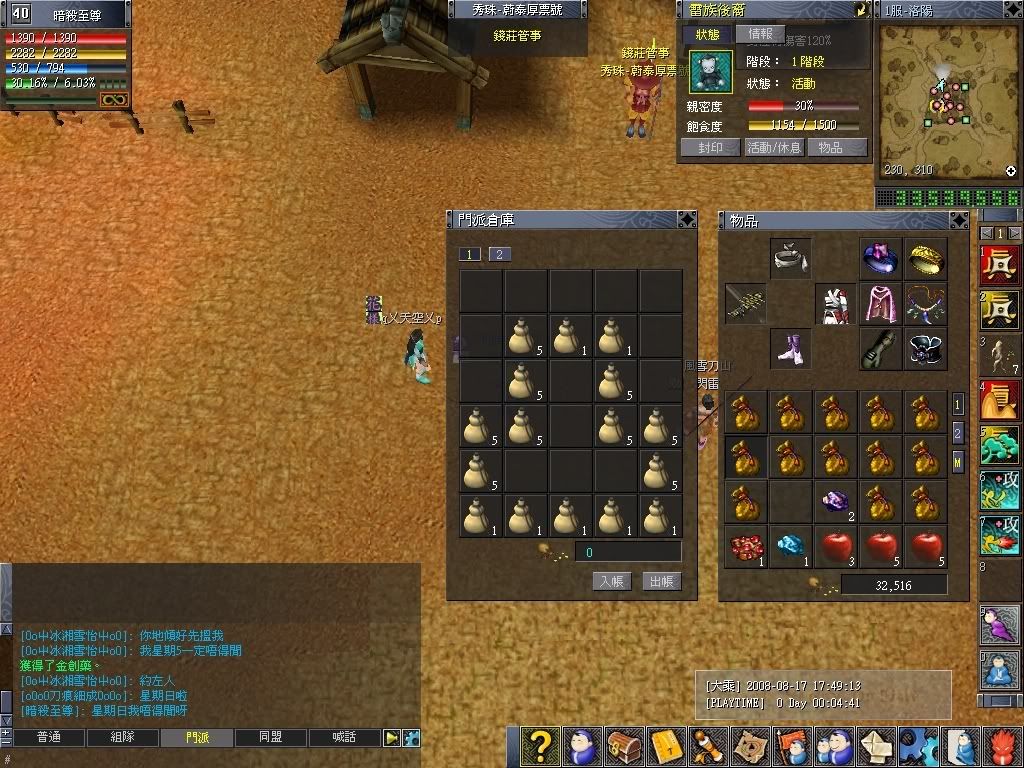Choose the pink robe equipment slot

click(881, 303)
